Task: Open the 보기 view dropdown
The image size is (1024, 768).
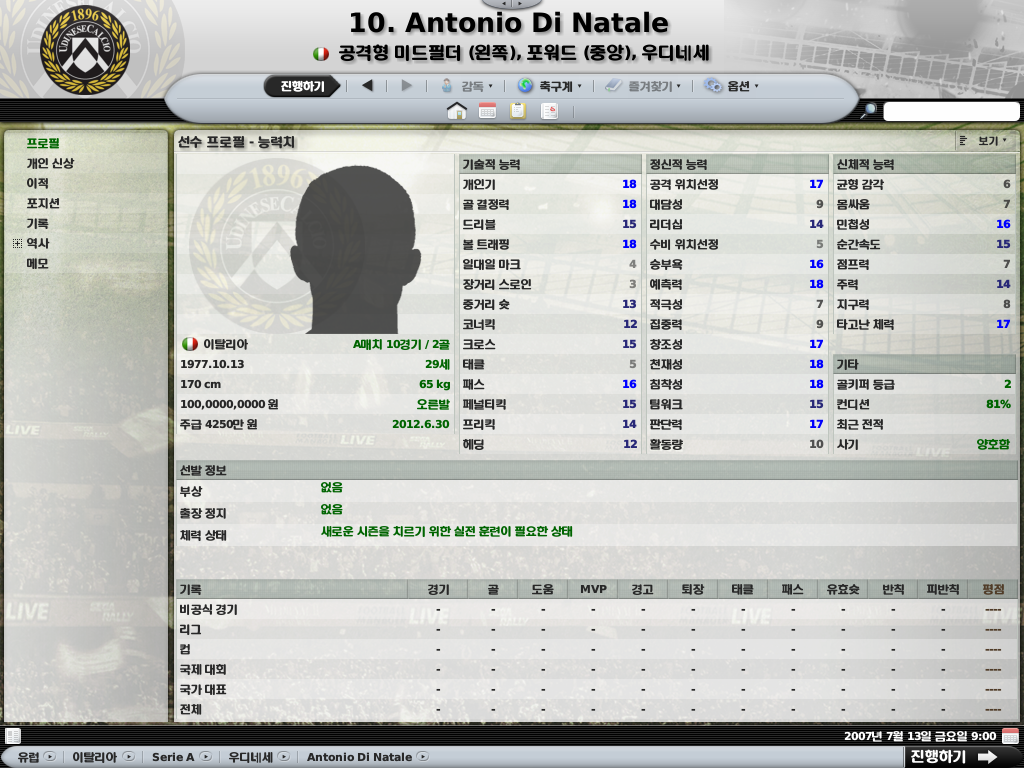Action: [985, 142]
